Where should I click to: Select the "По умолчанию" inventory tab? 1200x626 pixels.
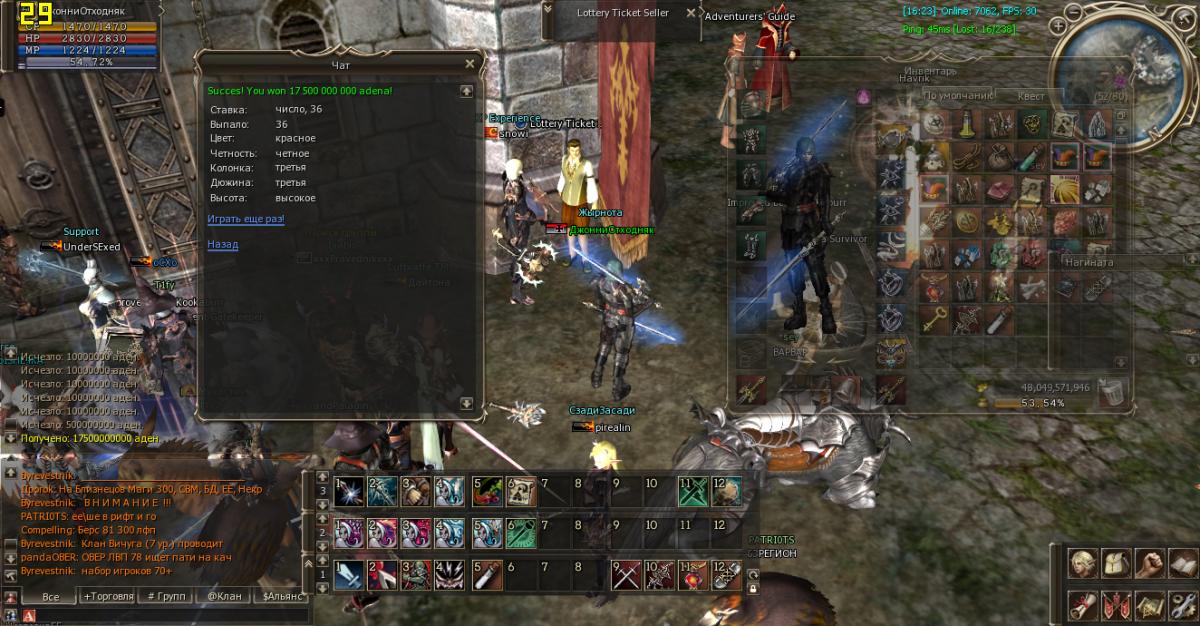tap(959, 96)
